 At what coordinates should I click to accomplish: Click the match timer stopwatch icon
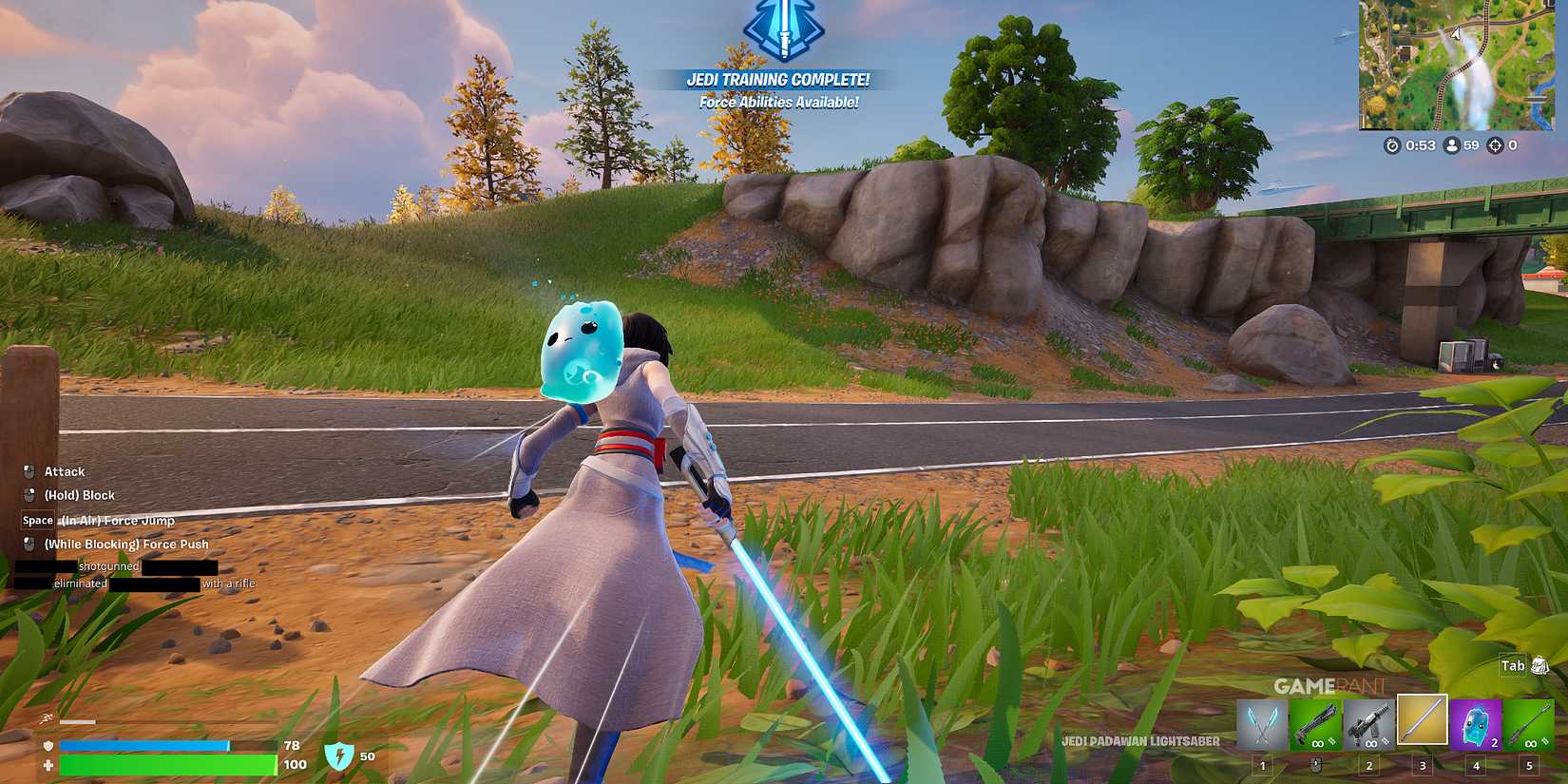(1391, 145)
